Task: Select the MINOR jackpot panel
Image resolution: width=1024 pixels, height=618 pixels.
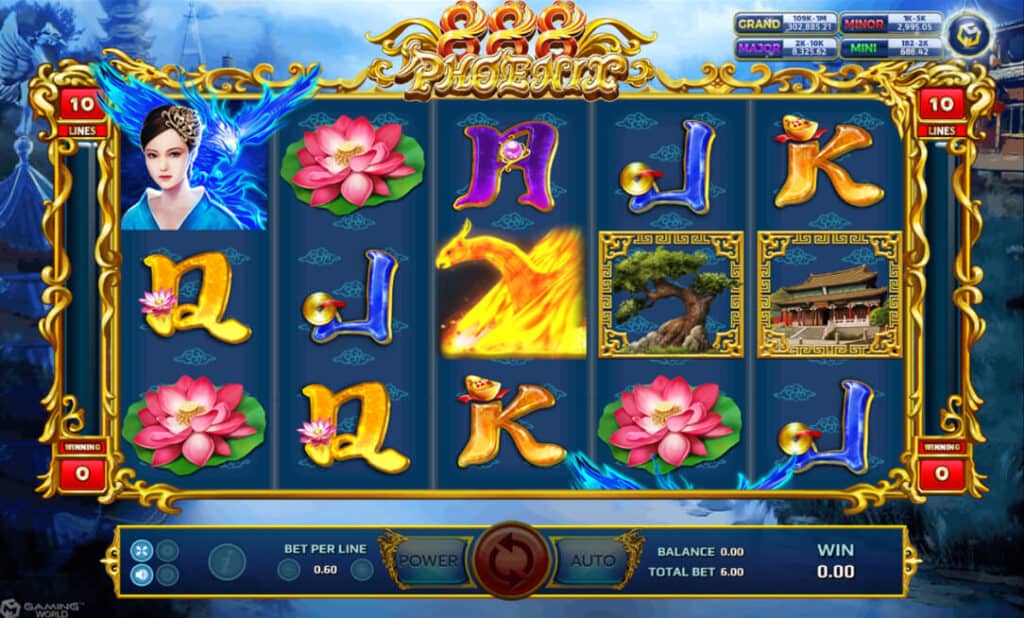Action: click(x=890, y=24)
